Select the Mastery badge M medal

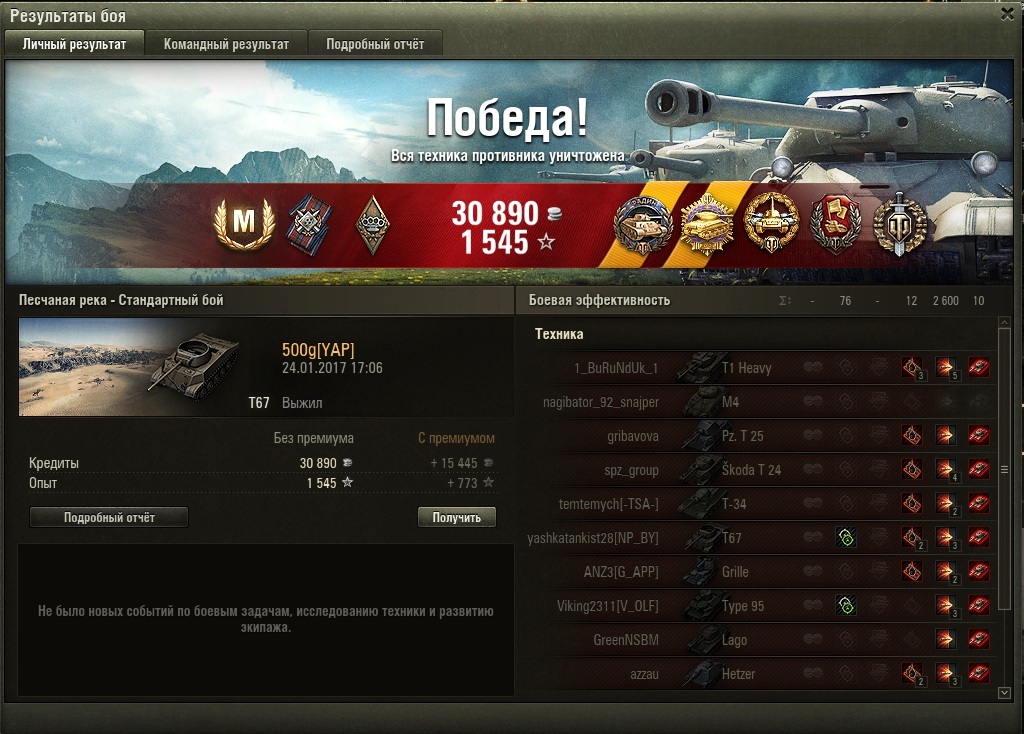(x=243, y=225)
